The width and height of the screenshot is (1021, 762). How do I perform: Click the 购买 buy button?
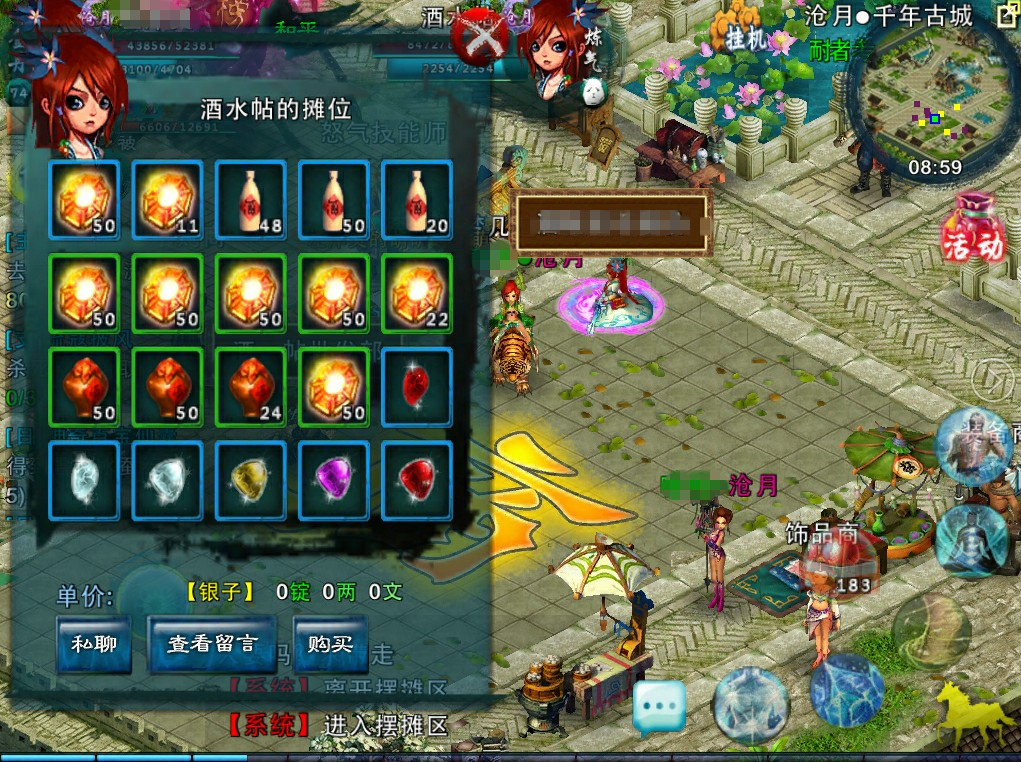point(330,644)
